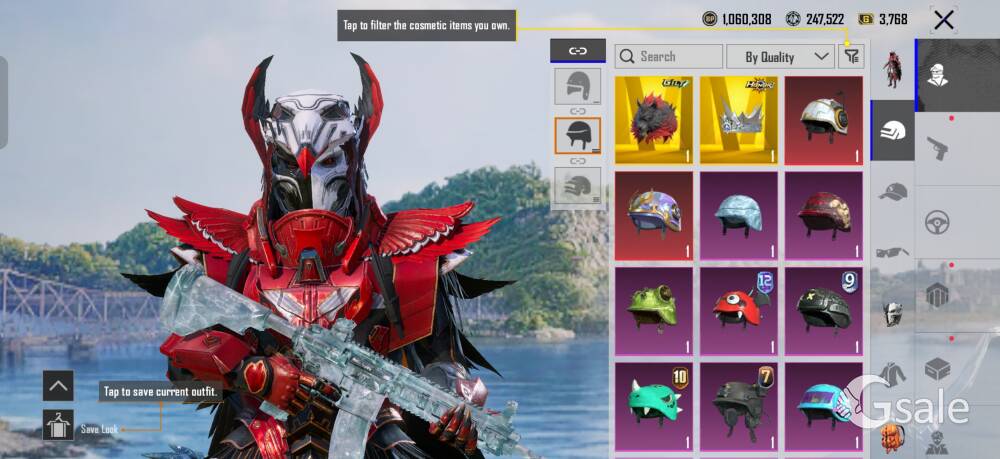Save the current outfit look
1000x459 pixels.
[x=58, y=426]
